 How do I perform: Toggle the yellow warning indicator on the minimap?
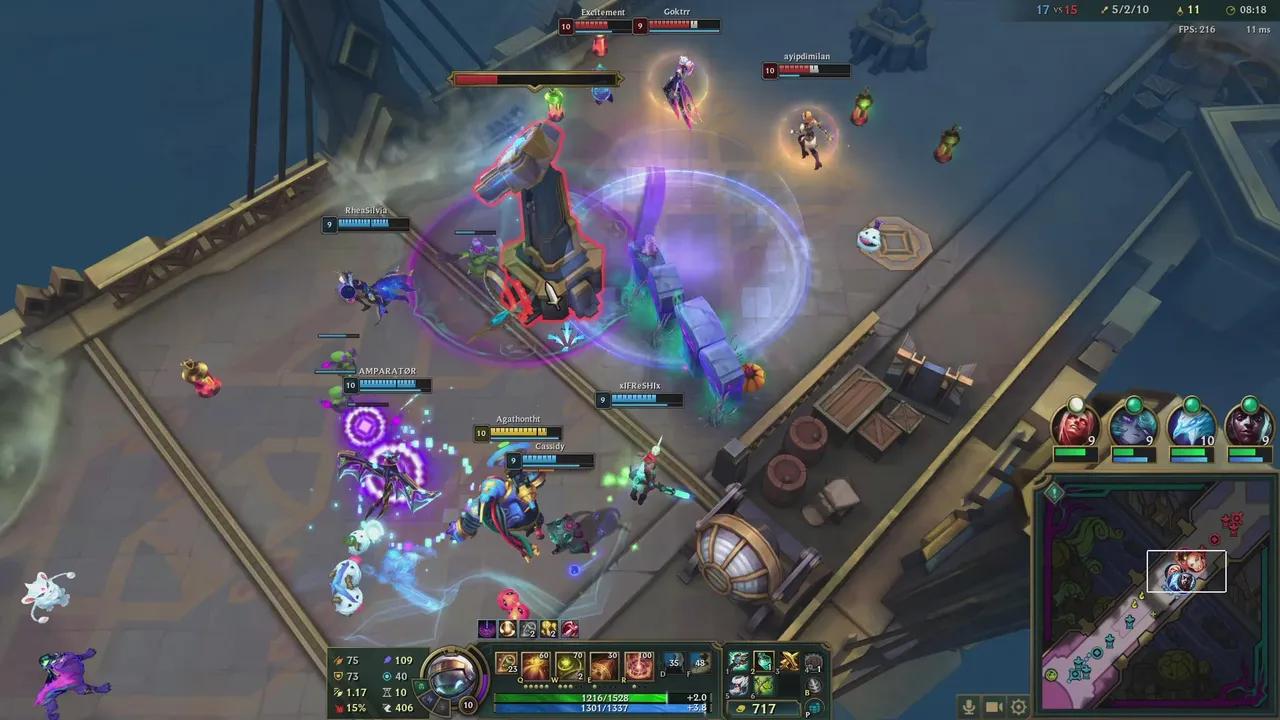pyautogui.click(x=1053, y=490)
